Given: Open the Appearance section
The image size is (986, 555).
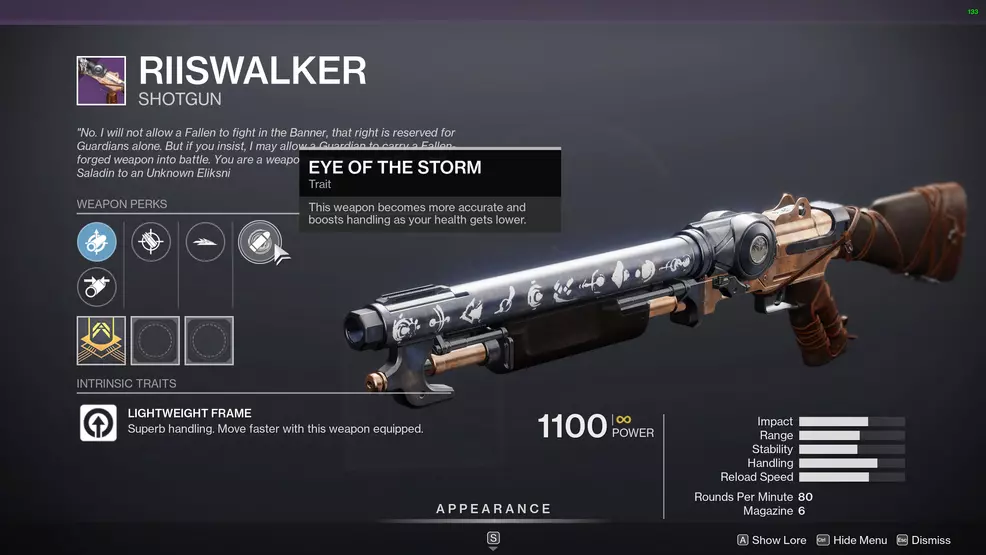Looking at the screenshot, I should (493, 509).
